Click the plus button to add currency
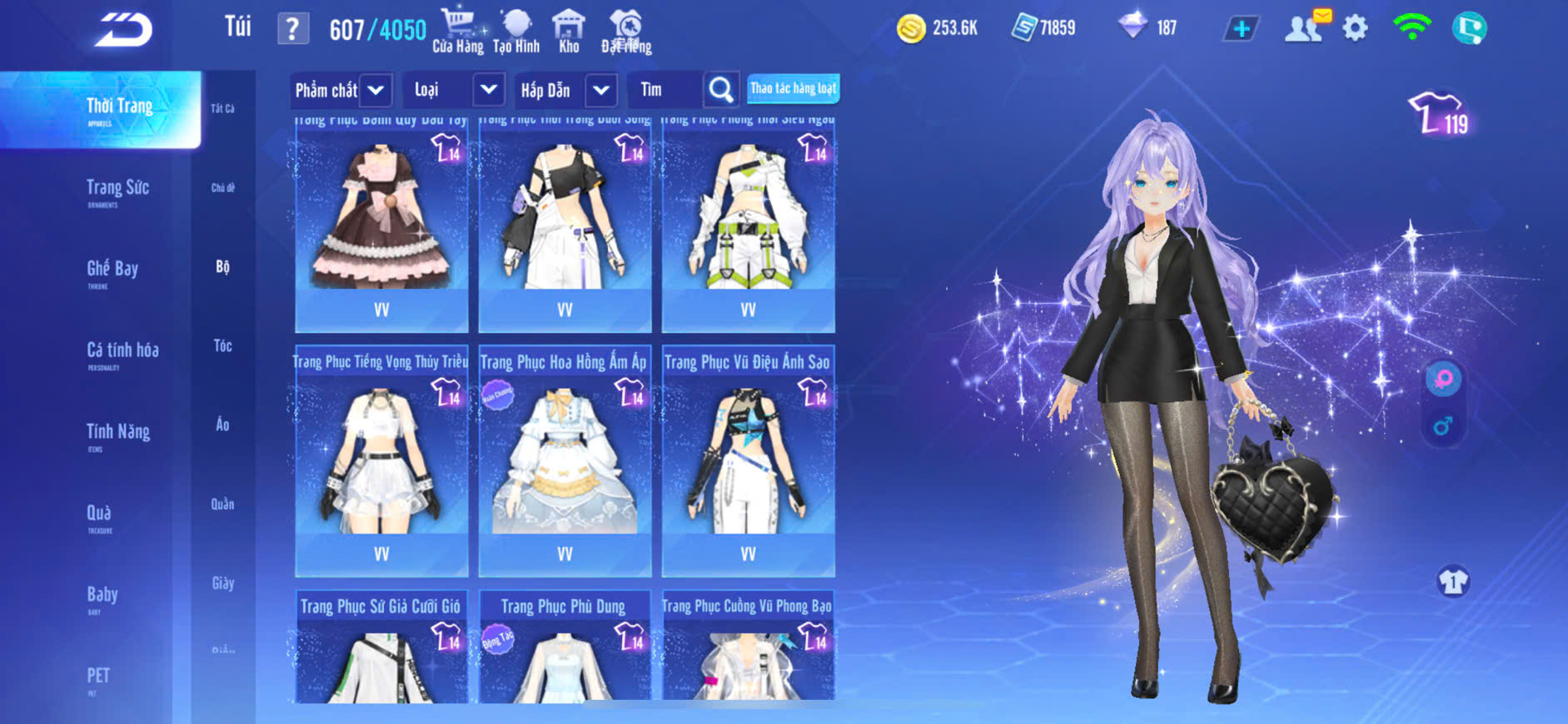This screenshot has width=1568, height=724. [x=1241, y=29]
